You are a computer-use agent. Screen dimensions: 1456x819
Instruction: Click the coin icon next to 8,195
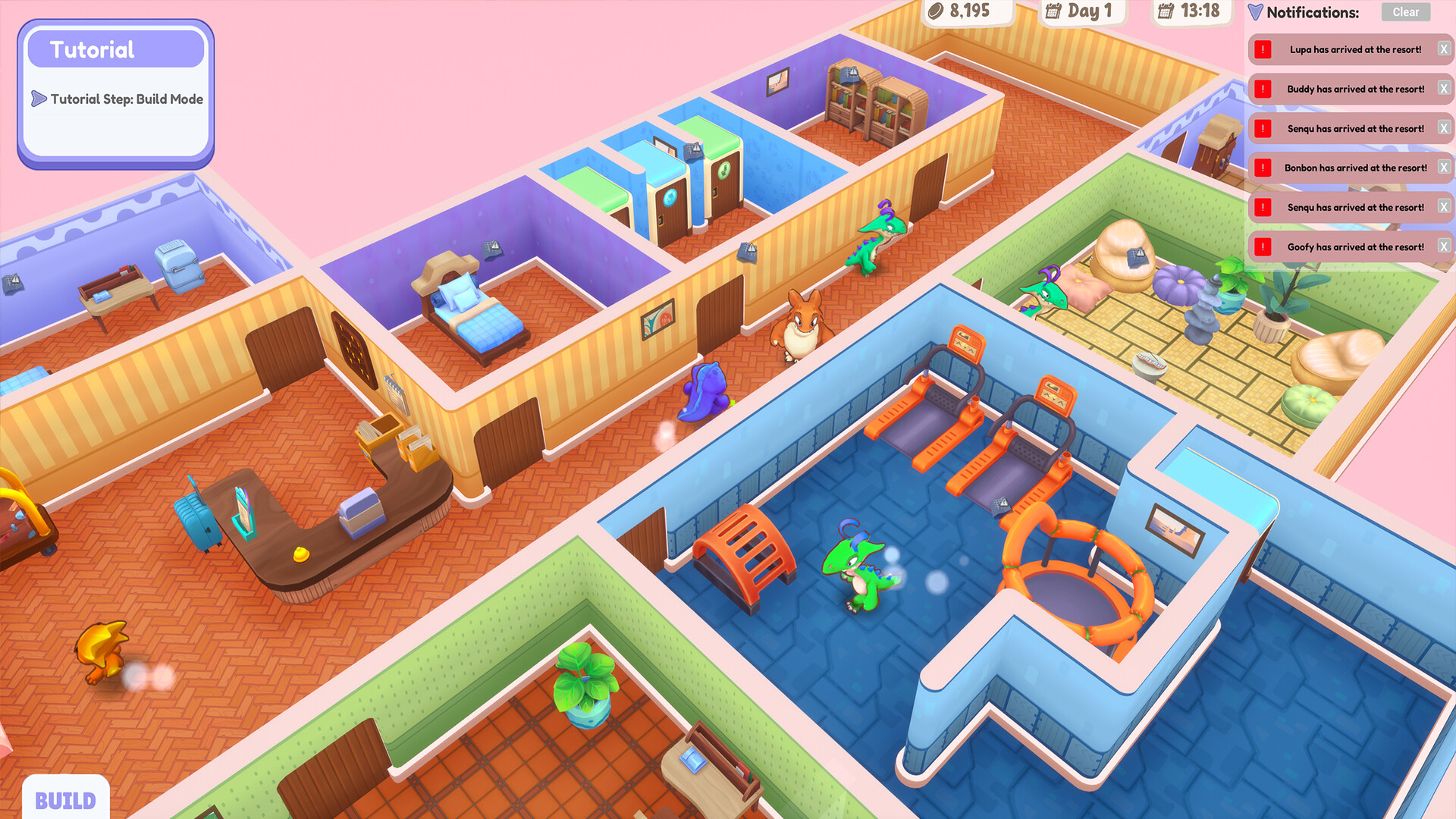[x=934, y=11]
